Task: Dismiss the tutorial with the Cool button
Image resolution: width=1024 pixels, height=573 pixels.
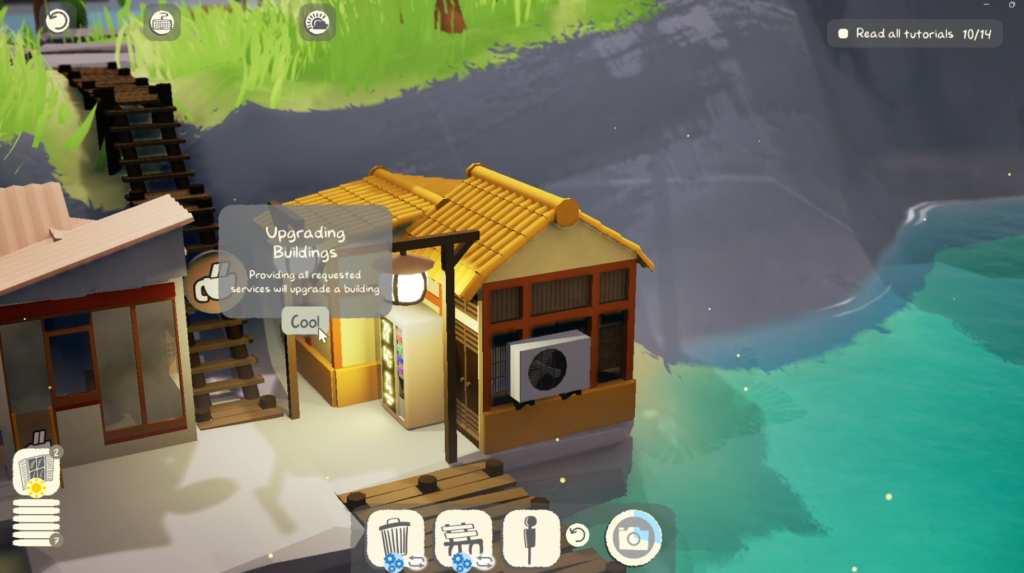Action: 304,322
